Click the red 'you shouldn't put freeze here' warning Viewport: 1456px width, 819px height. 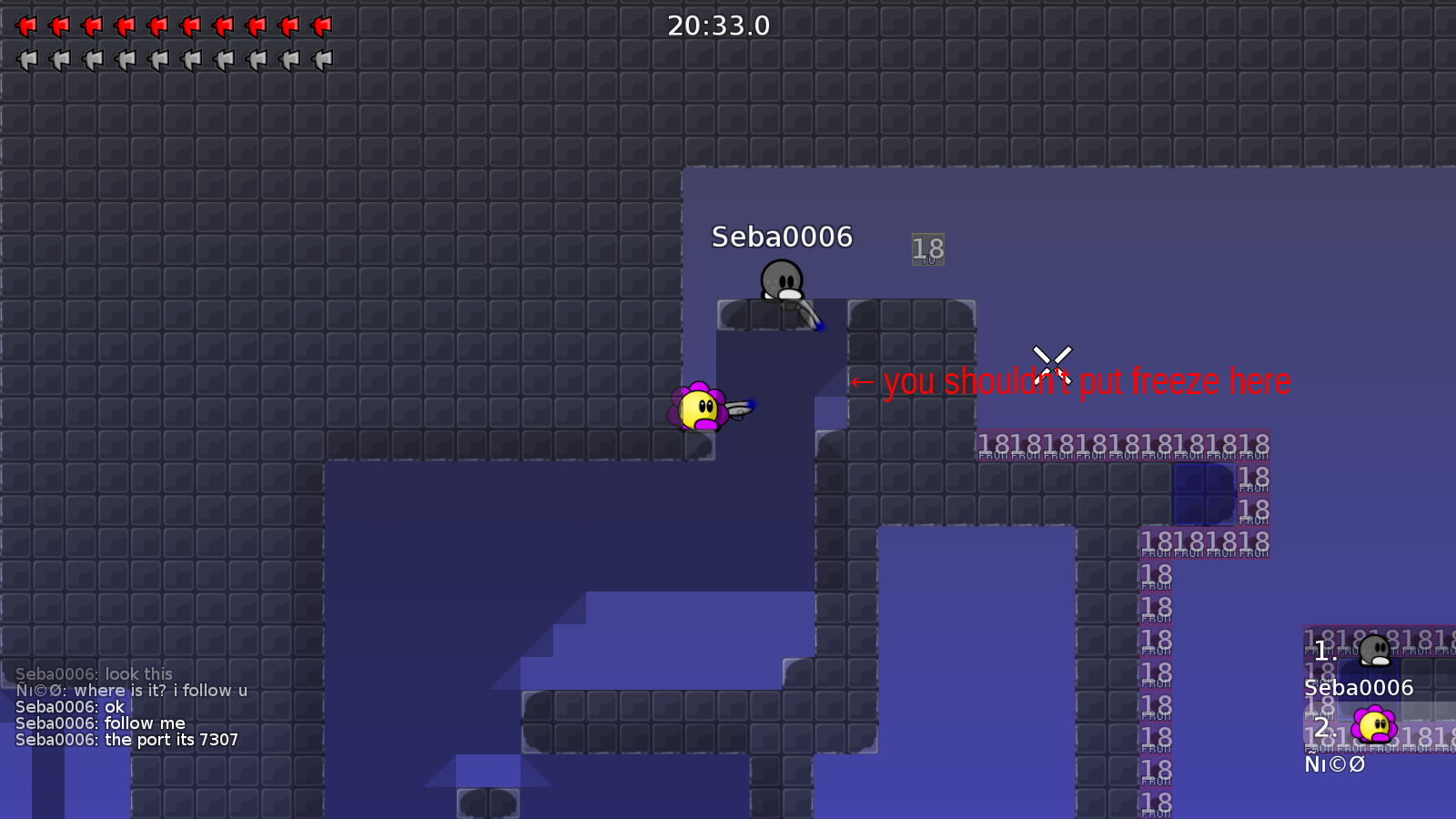tap(1072, 381)
